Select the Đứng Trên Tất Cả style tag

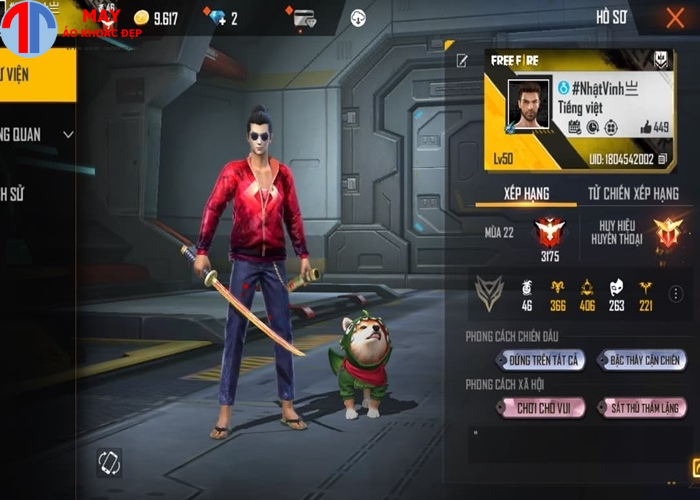541,360
